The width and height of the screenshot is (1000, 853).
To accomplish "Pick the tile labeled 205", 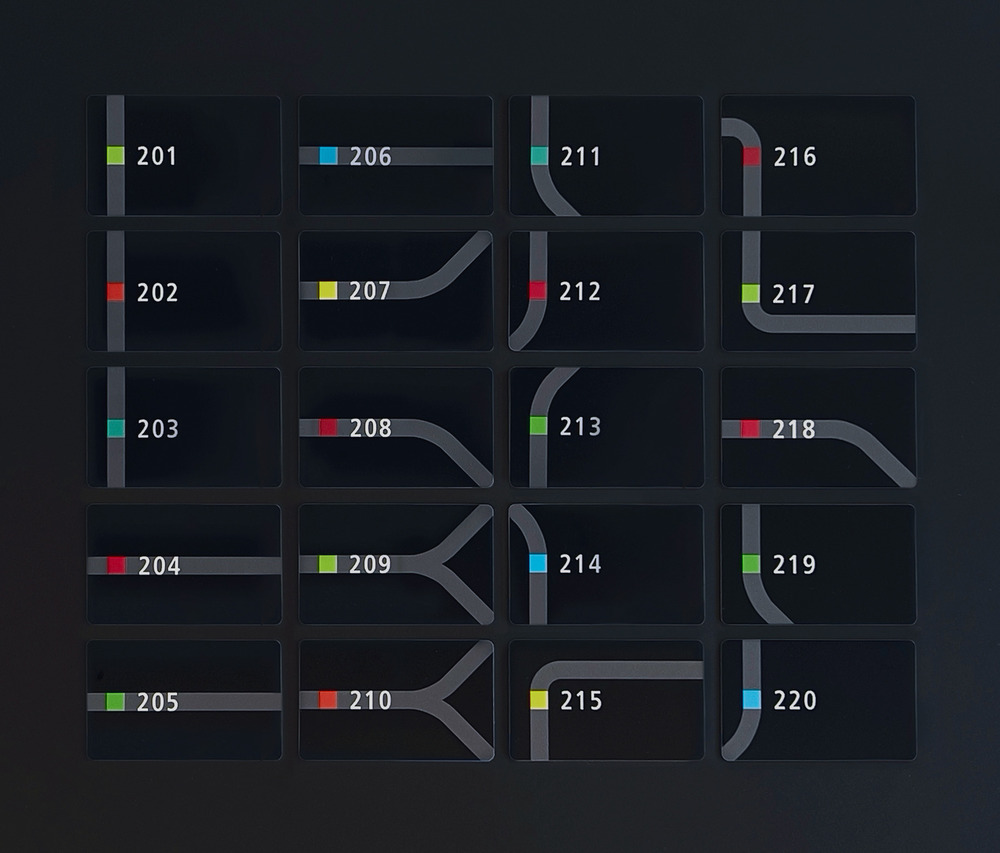I will tap(184, 700).
